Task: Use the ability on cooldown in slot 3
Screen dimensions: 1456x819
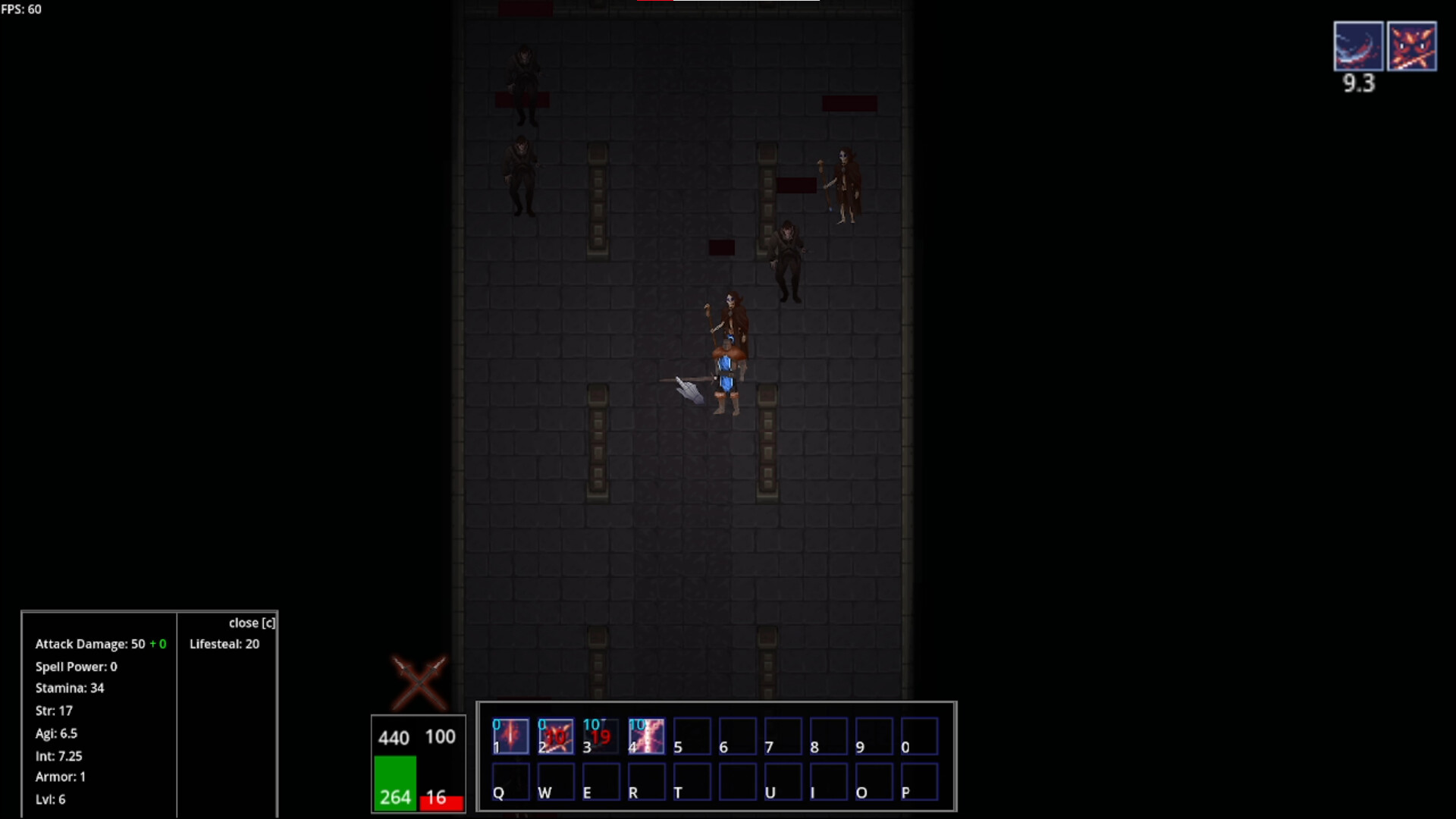Action: (x=601, y=736)
